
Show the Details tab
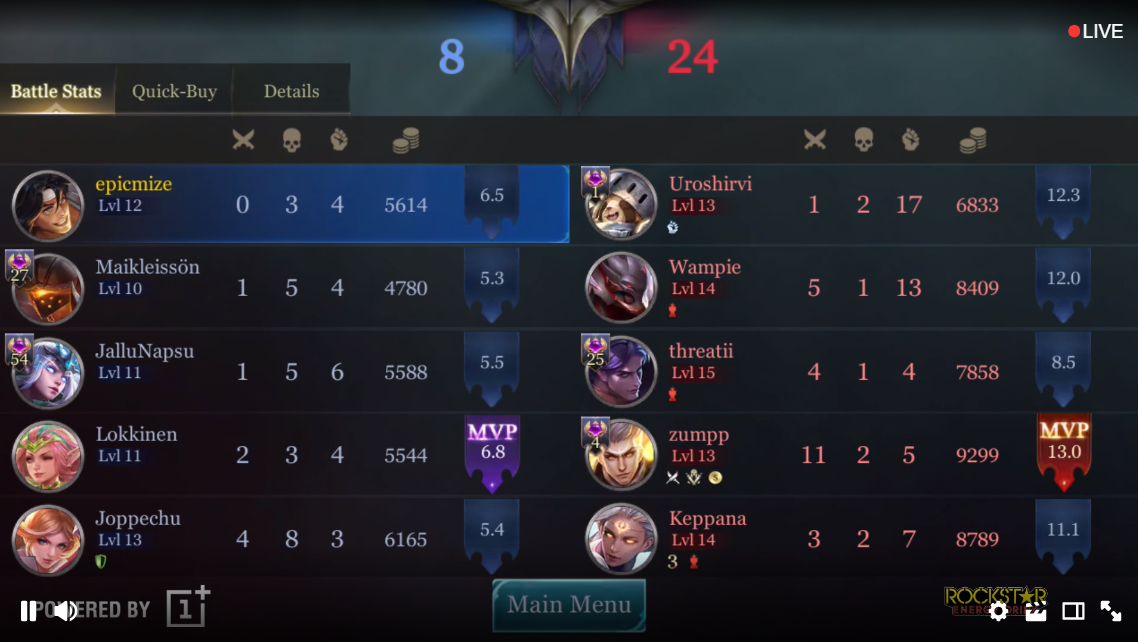click(291, 91)
